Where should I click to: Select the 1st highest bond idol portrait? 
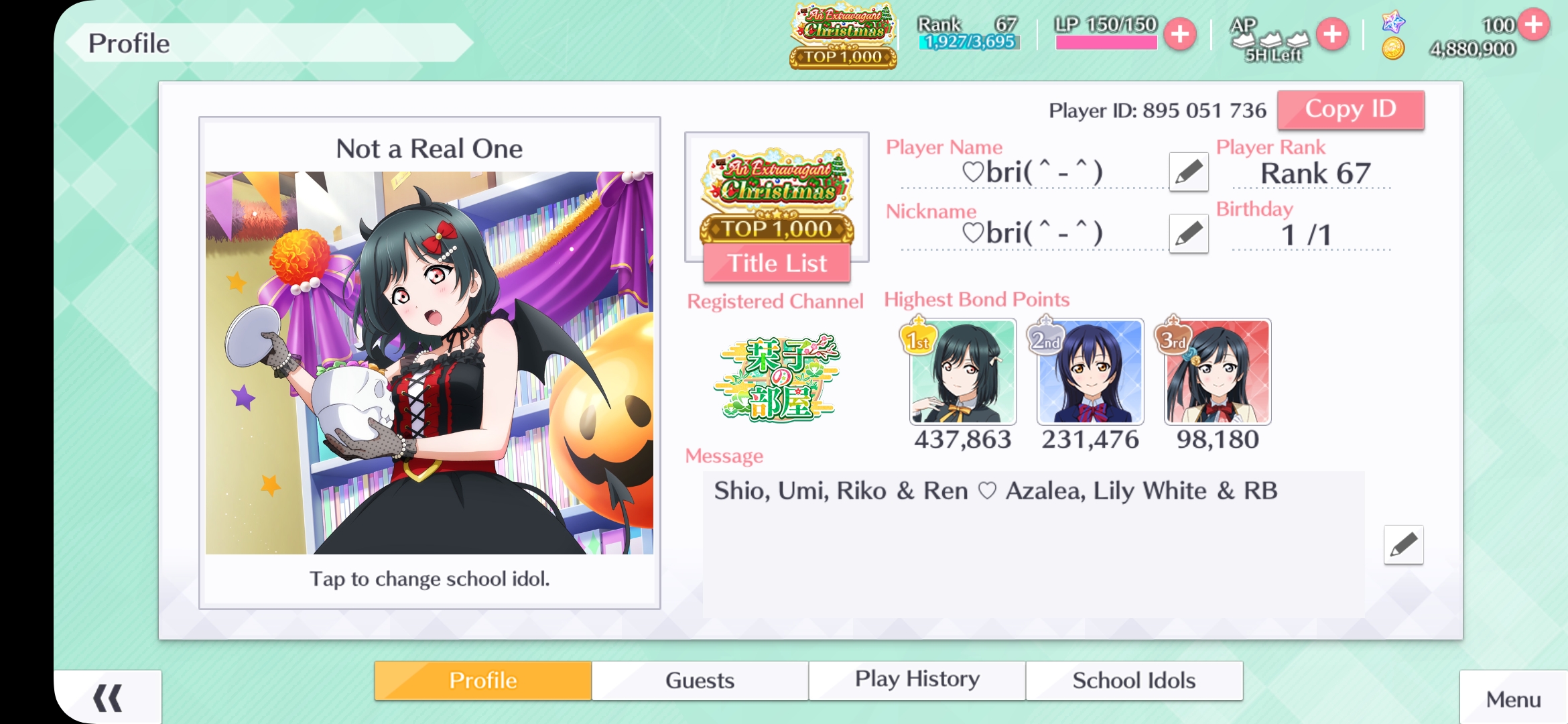tap(962, 372)
